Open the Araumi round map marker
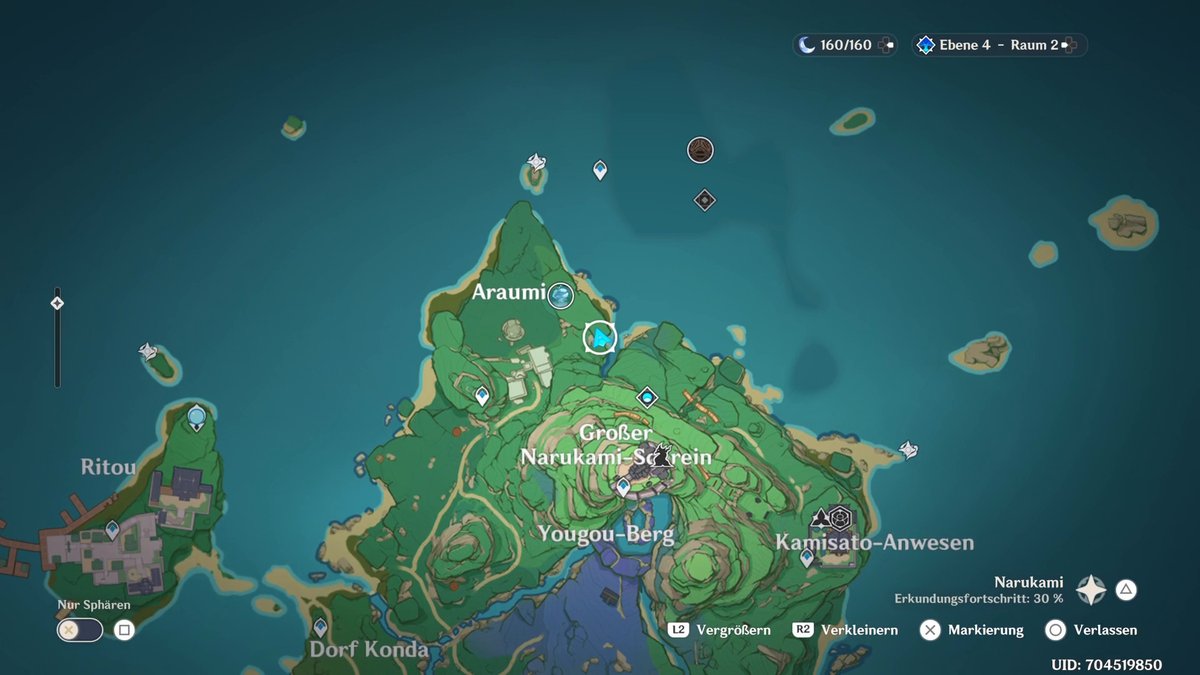This screenshot has width=1200, height=675. (561, 294)
